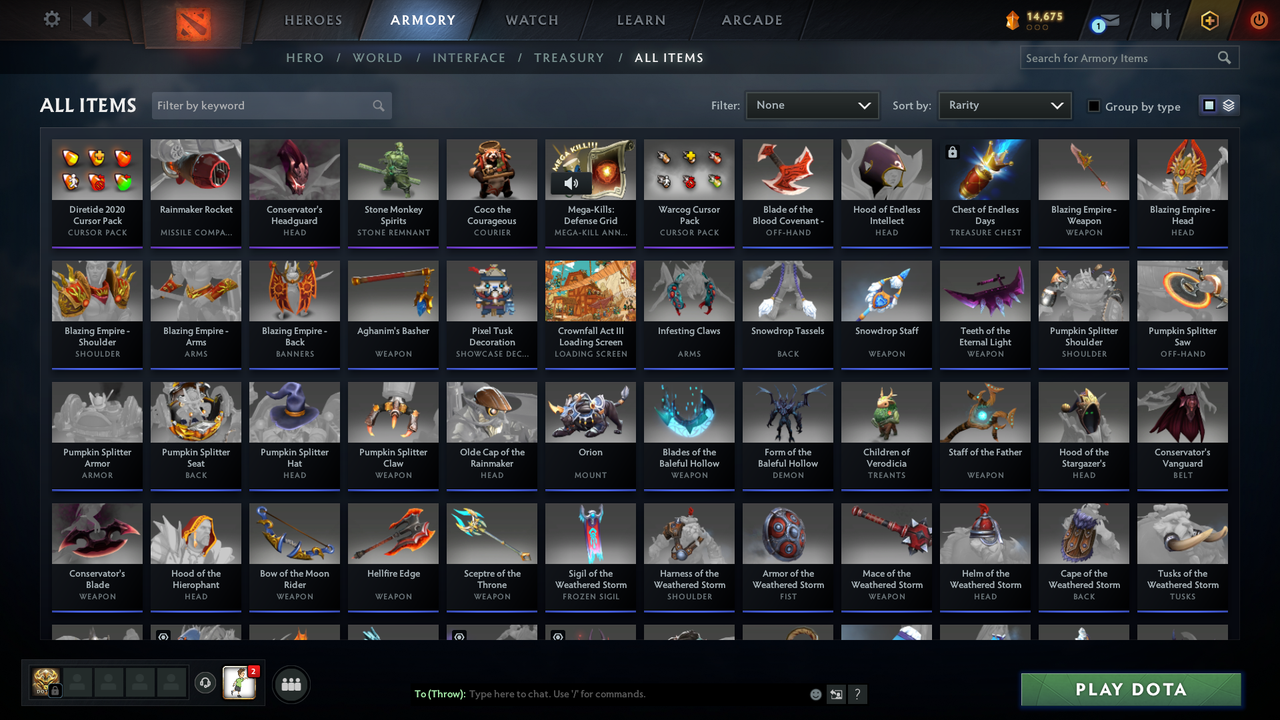Open Dota Plus via gold hexagon icon
The image size is (1280, 720).
coord(1209,19)
